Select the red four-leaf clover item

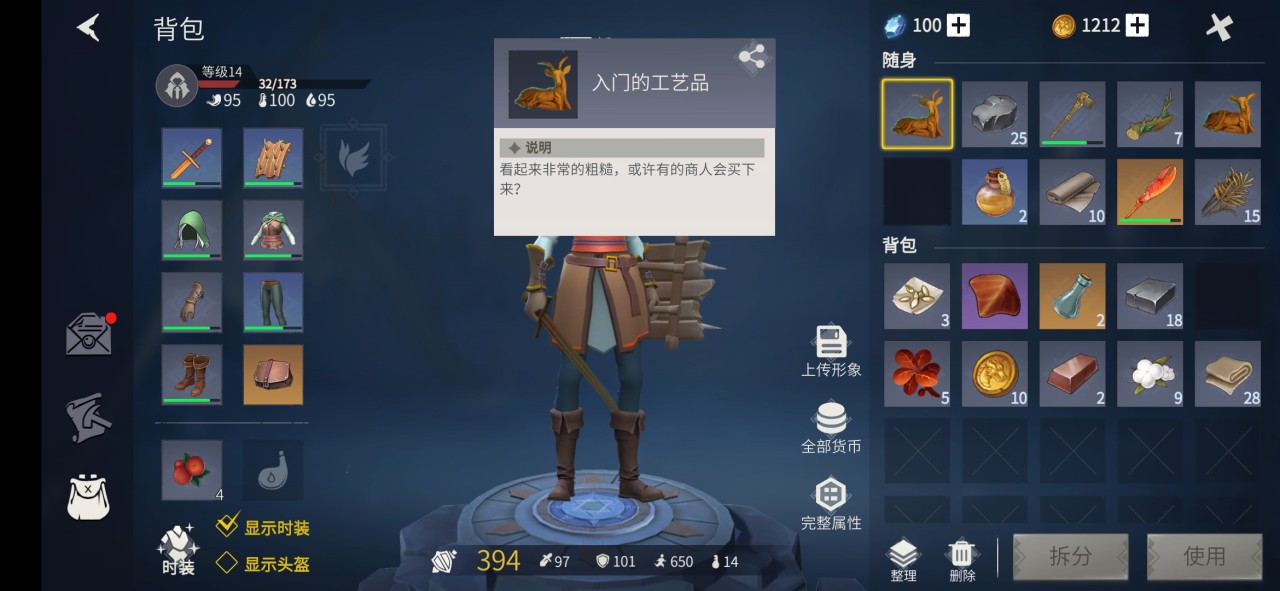[x=916, y=374]
